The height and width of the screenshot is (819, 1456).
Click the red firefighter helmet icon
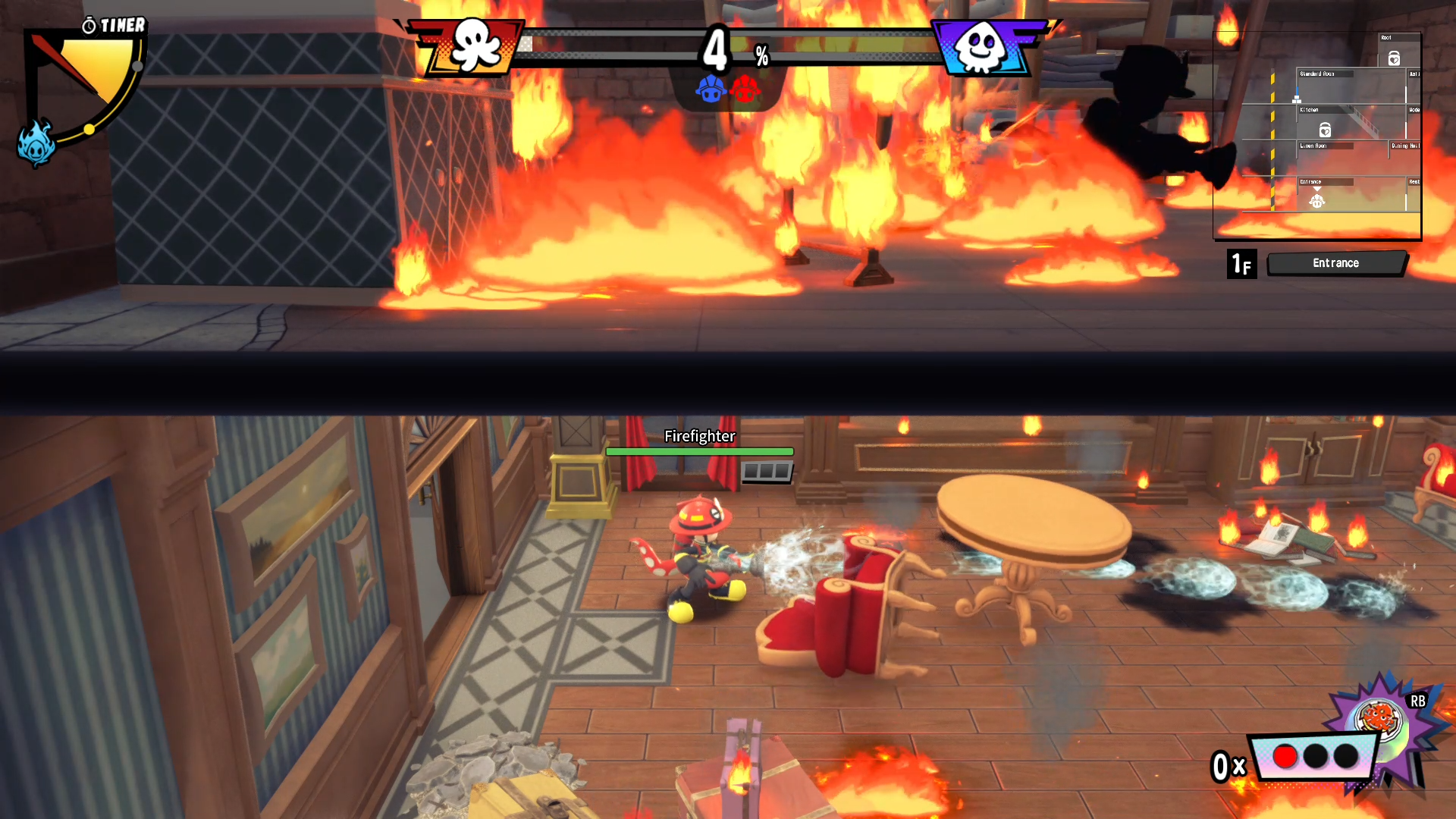[x=745, y=91]
